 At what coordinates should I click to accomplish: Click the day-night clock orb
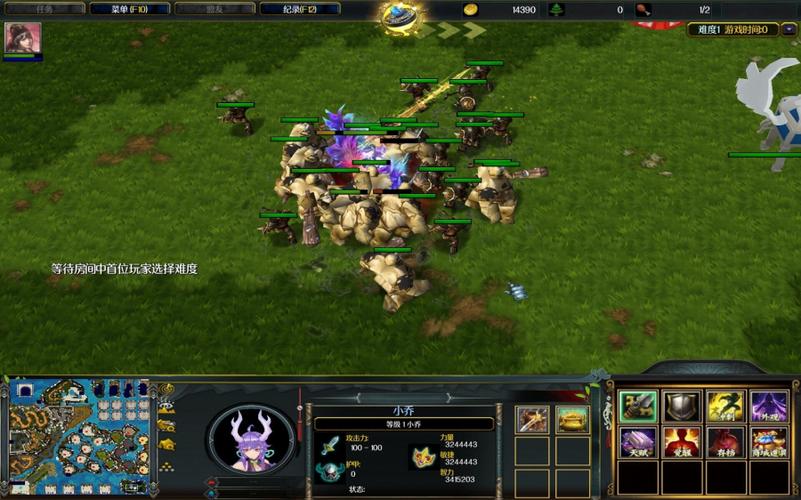[401, 13]
